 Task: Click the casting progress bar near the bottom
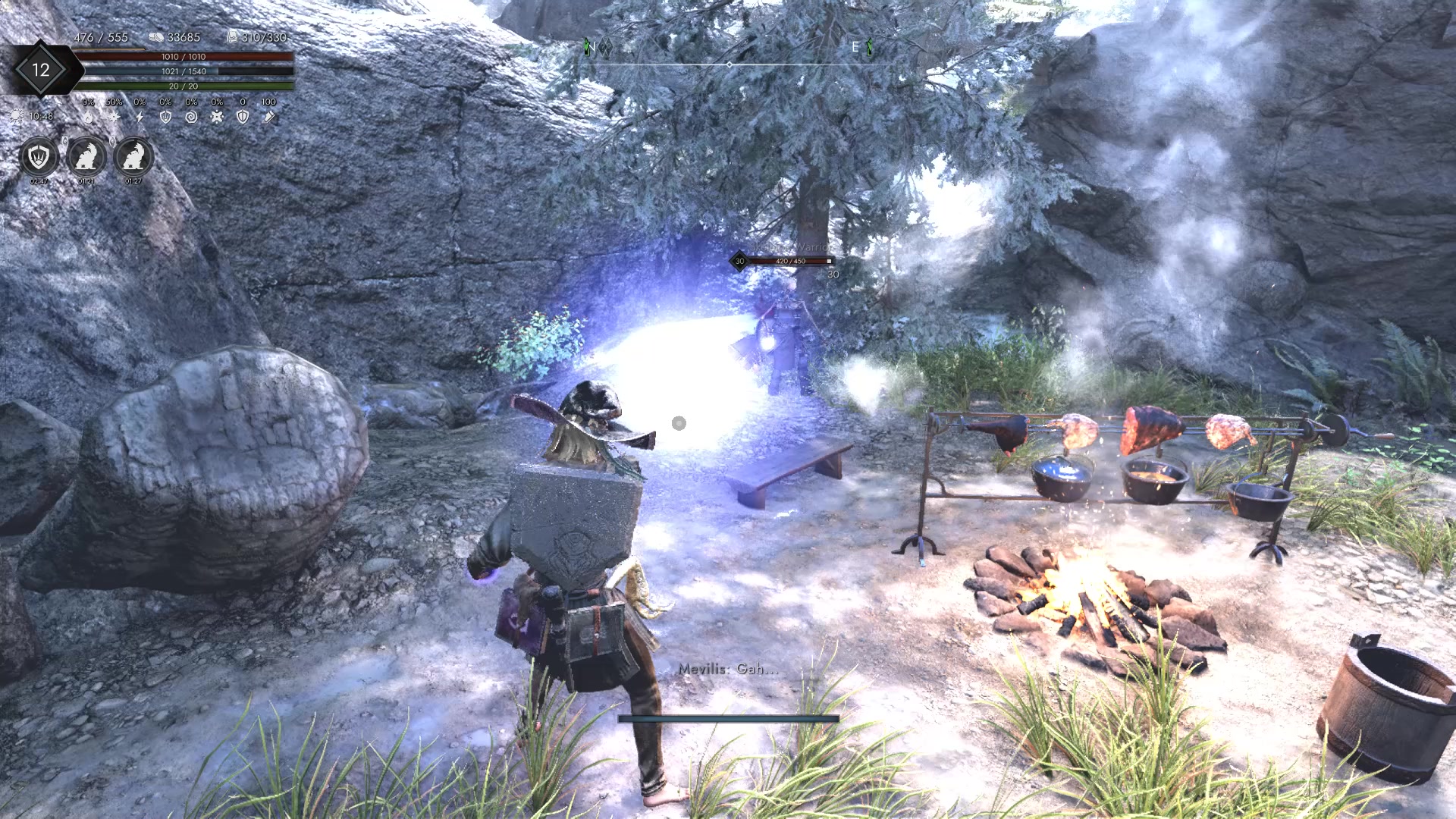727,717
